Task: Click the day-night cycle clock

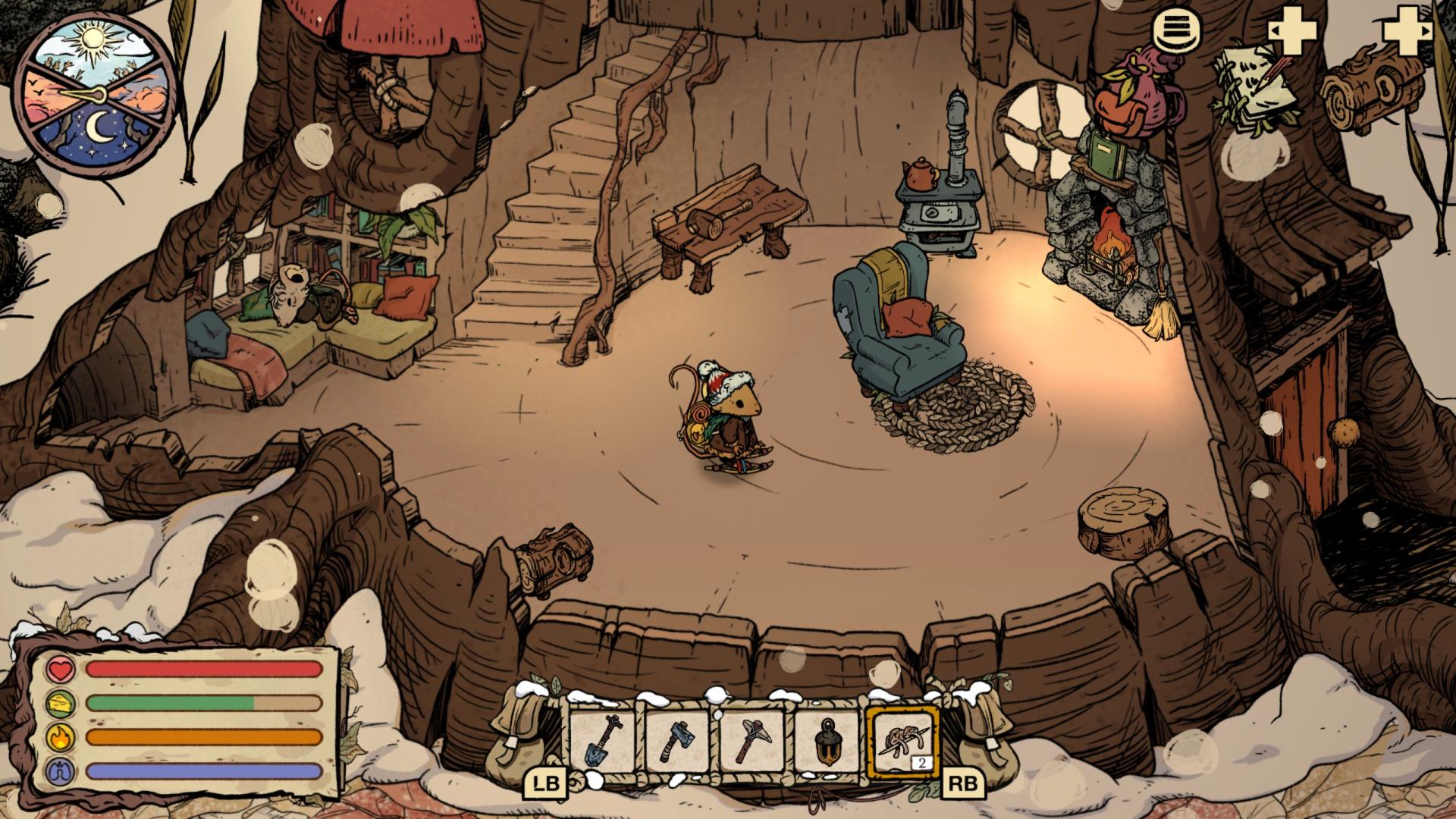Action: (x=94, y=93)
